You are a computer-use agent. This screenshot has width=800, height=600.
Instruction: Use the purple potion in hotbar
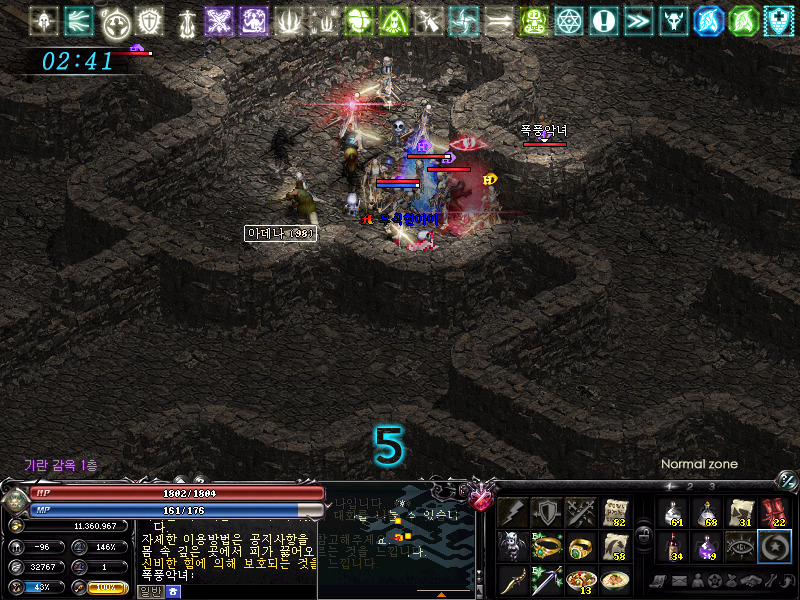706,547
